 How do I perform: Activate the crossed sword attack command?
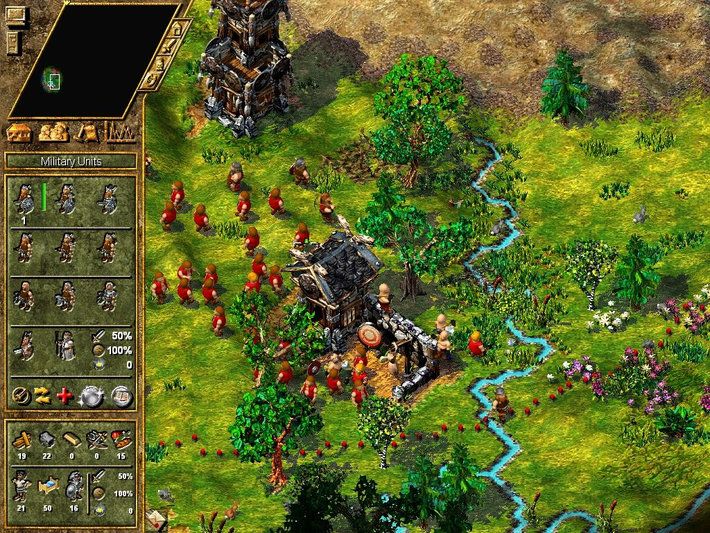[x=19, y=394]
